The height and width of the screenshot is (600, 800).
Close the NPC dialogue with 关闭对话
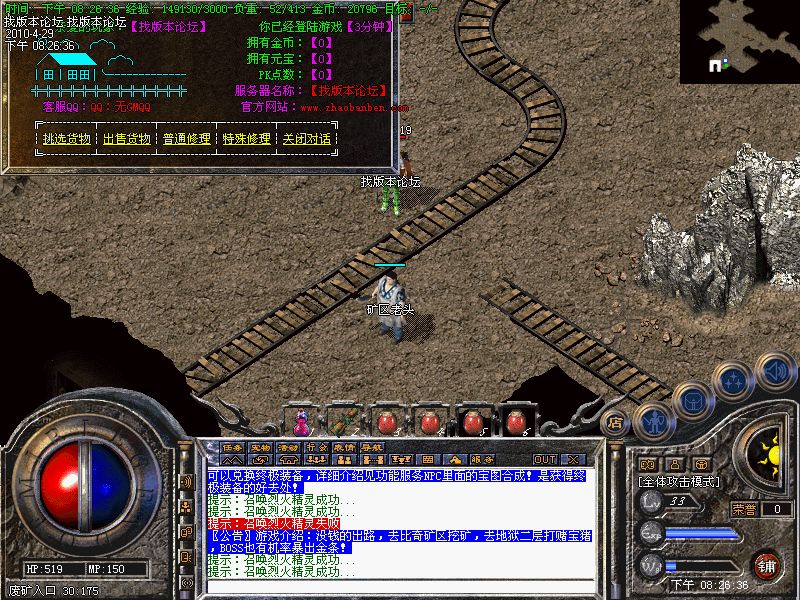coord(306,139)
